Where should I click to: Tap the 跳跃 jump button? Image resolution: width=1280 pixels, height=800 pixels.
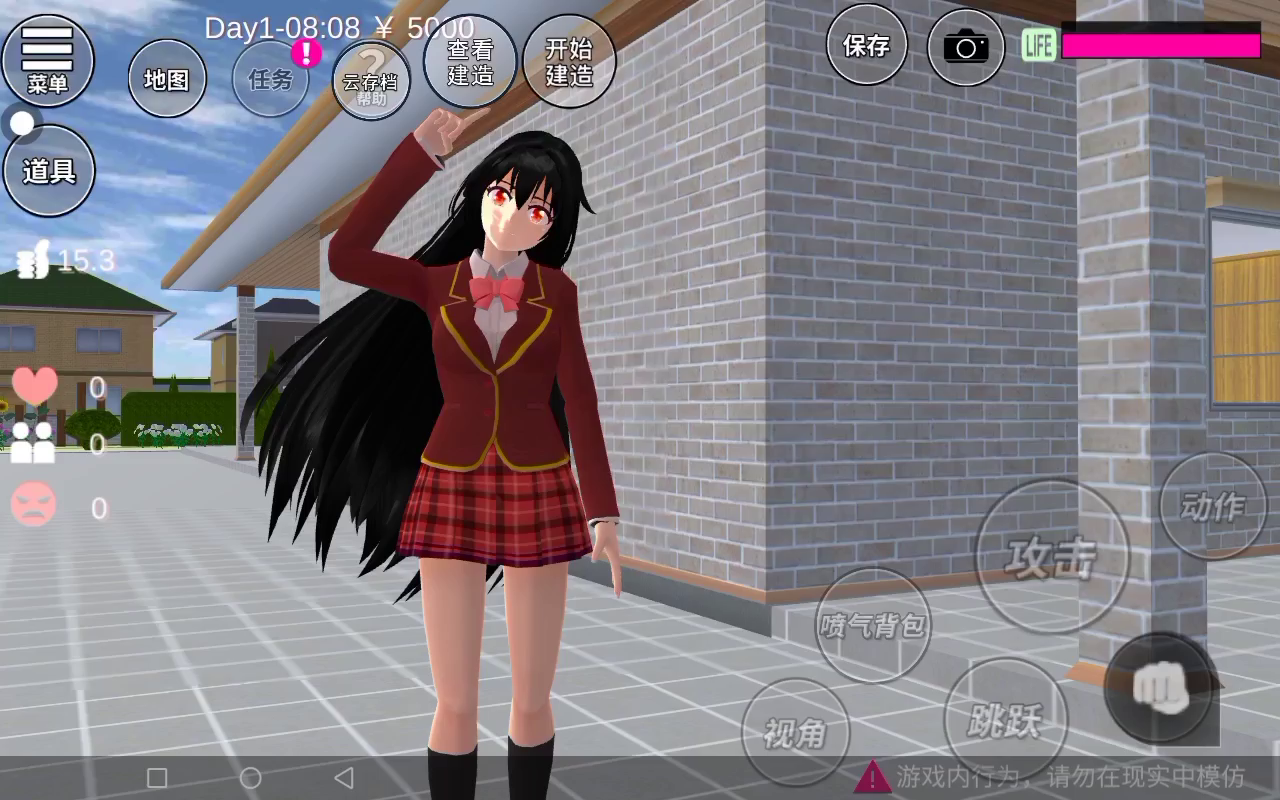(x=1005, y=719)
